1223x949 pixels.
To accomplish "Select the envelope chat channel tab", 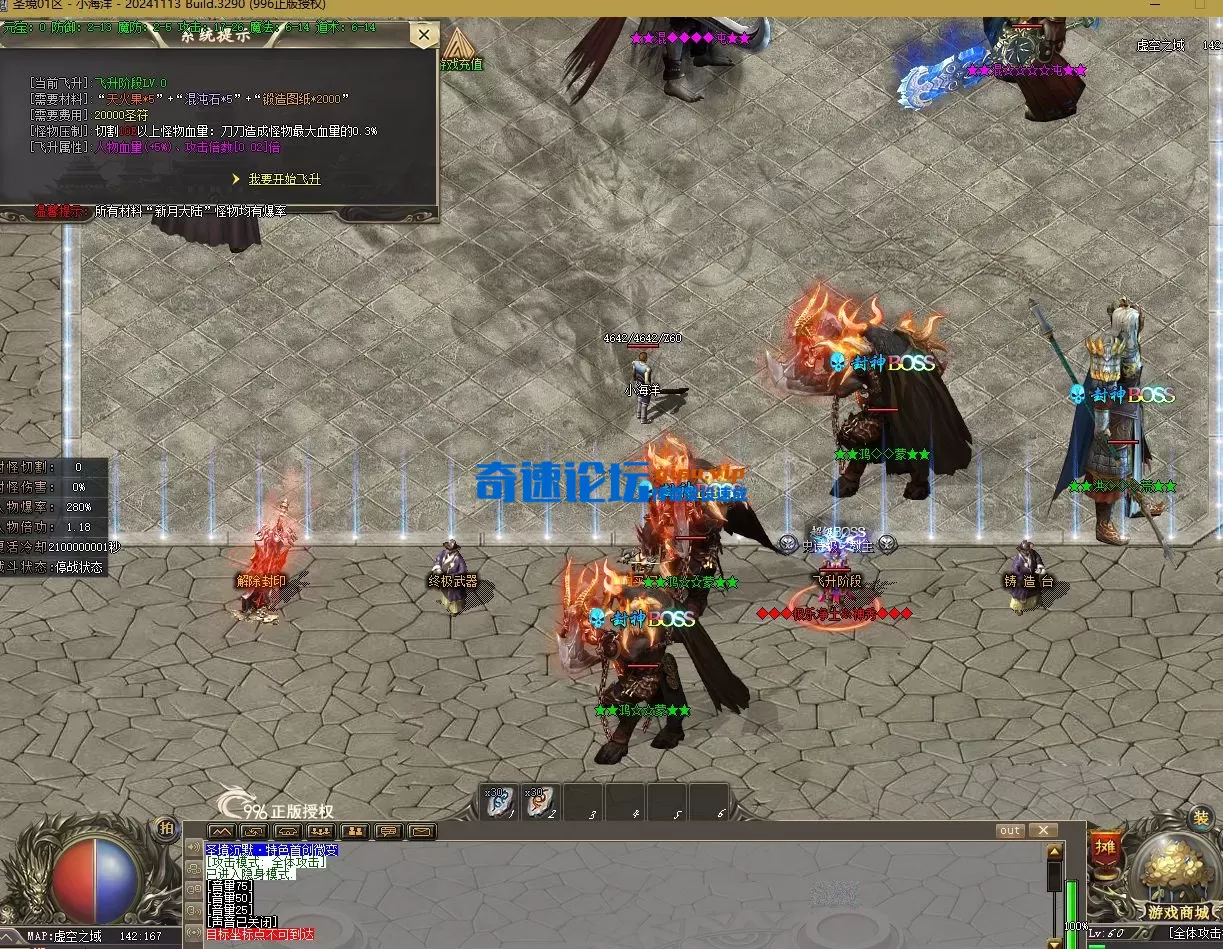I will point(422,831).
